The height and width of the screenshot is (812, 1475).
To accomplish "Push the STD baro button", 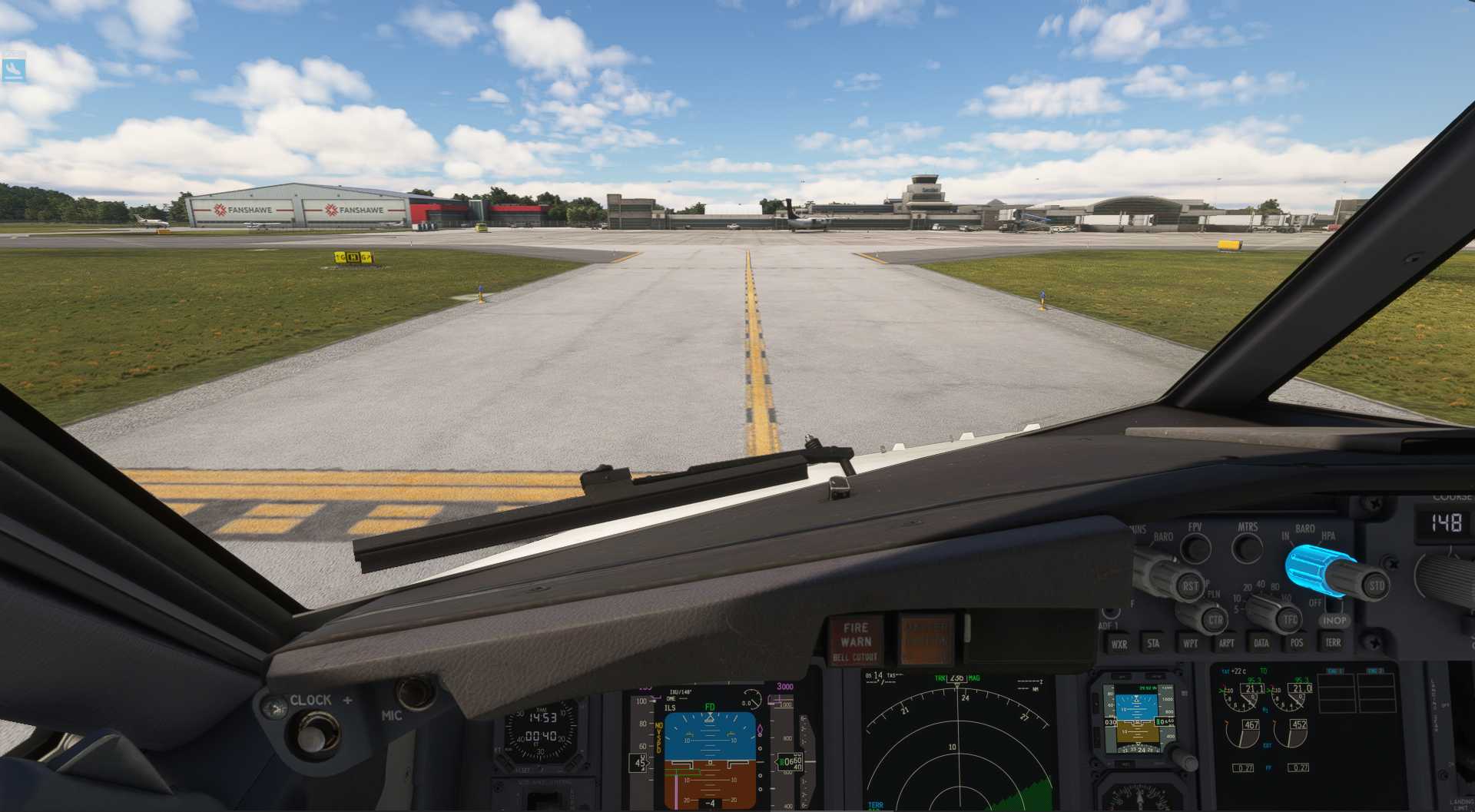I will pos(1376,585).
